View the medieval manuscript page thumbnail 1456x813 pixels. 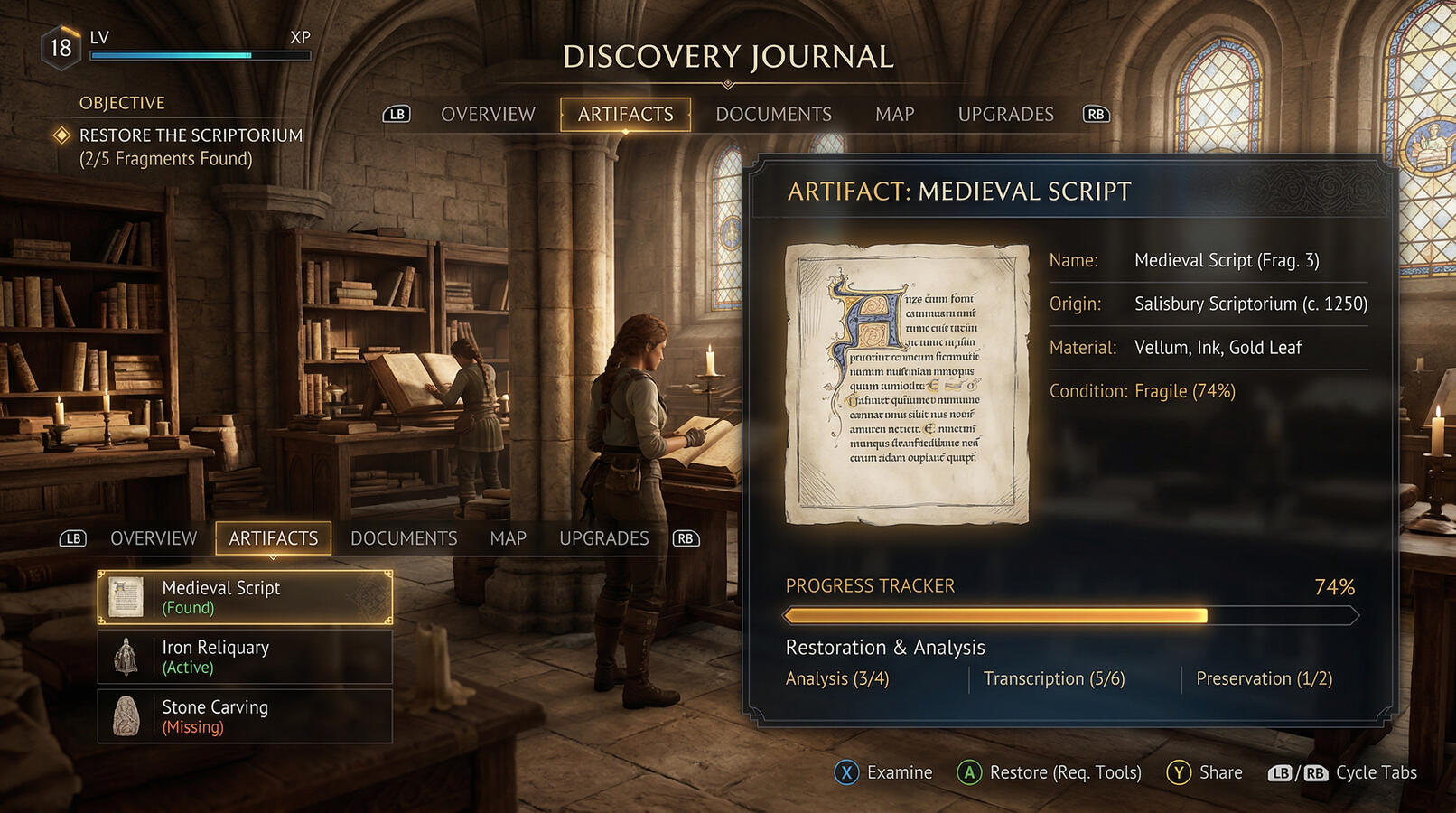coord(907,384)
